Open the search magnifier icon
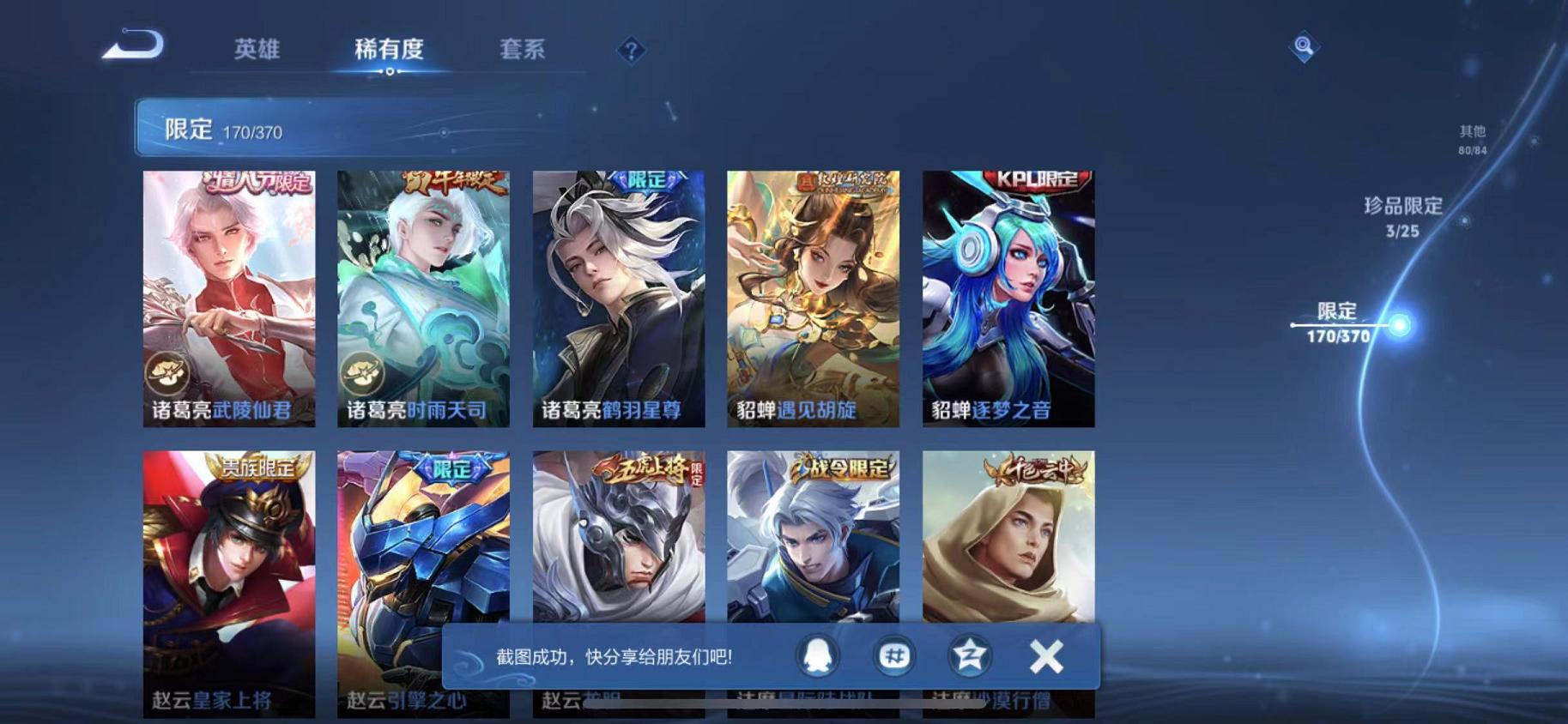1568x724 pixels. click(x=1303, y=47)
